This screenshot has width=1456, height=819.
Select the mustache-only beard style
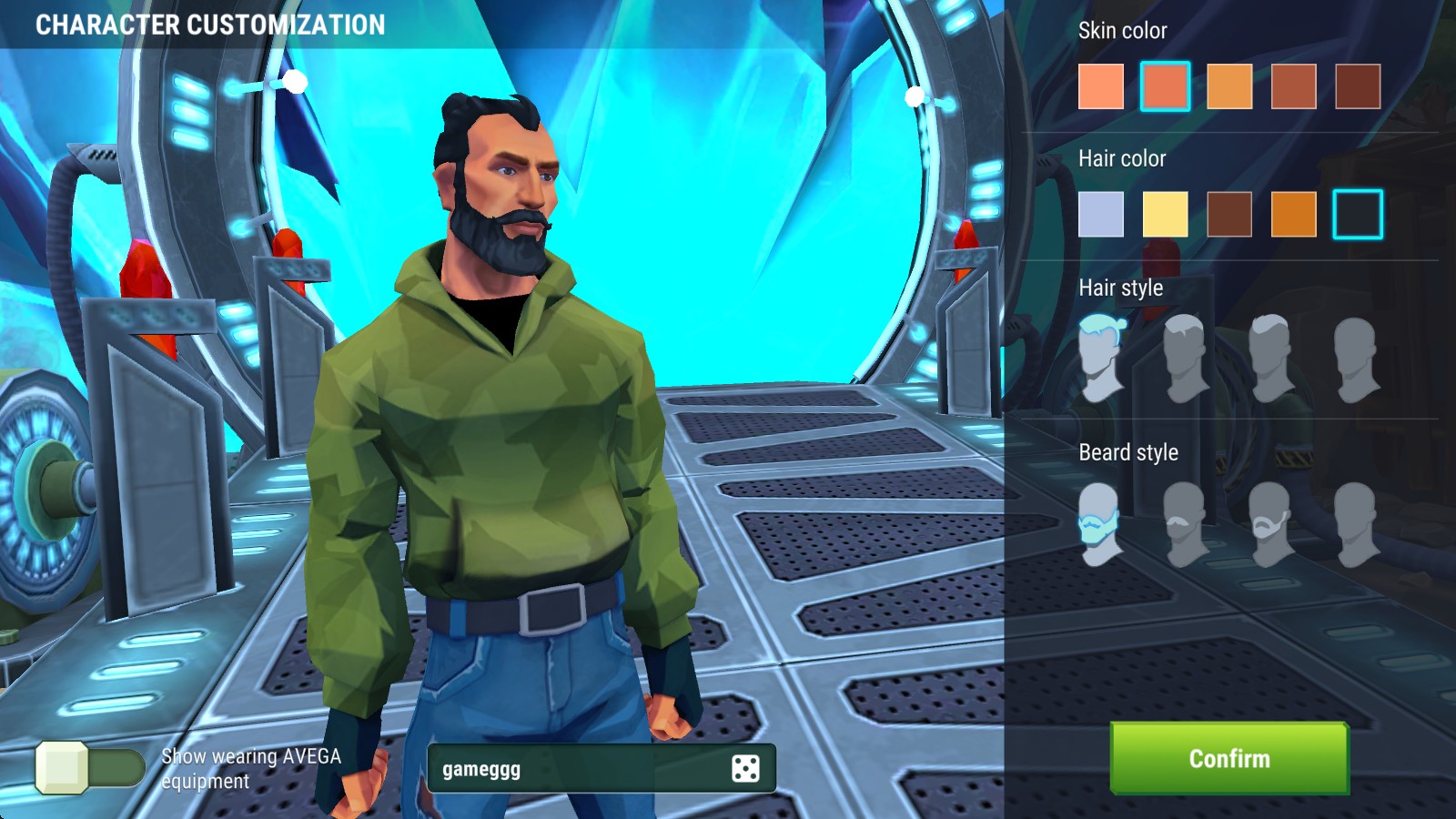[x=1186, y=525]
